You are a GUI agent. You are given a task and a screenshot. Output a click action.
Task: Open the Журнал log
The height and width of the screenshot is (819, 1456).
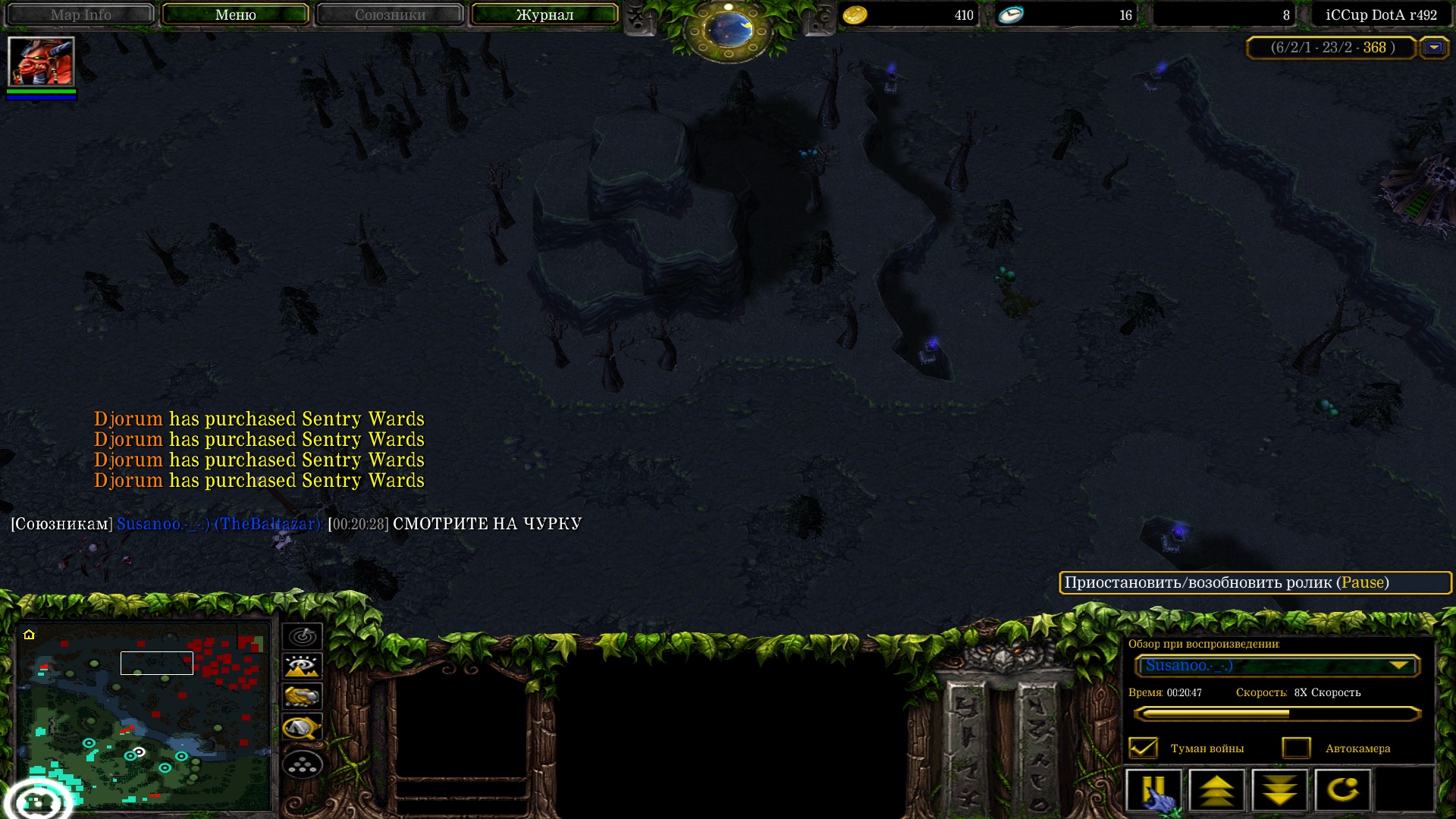544,14
